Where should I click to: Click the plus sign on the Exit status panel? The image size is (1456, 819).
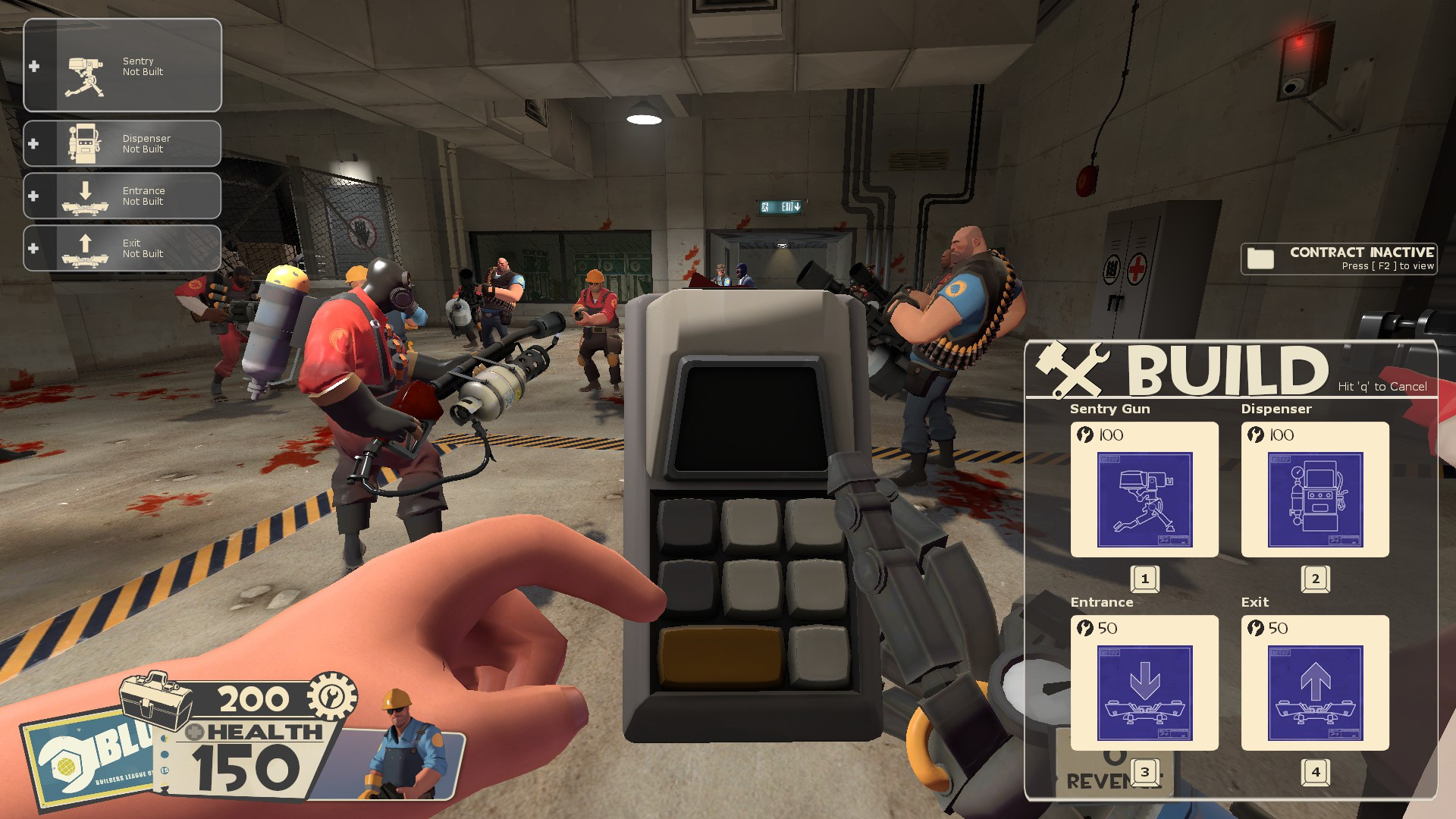pos(33,247)
